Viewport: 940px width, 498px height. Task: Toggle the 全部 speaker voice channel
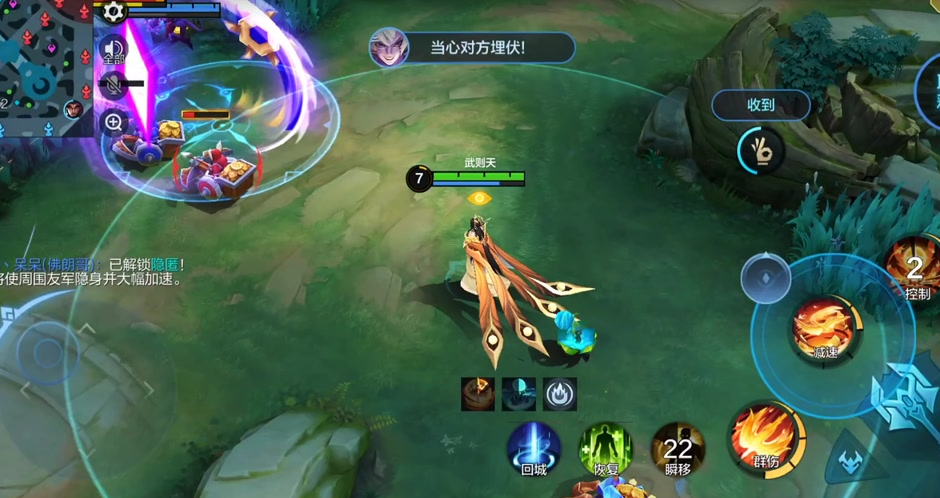click(x=113, y=49)
